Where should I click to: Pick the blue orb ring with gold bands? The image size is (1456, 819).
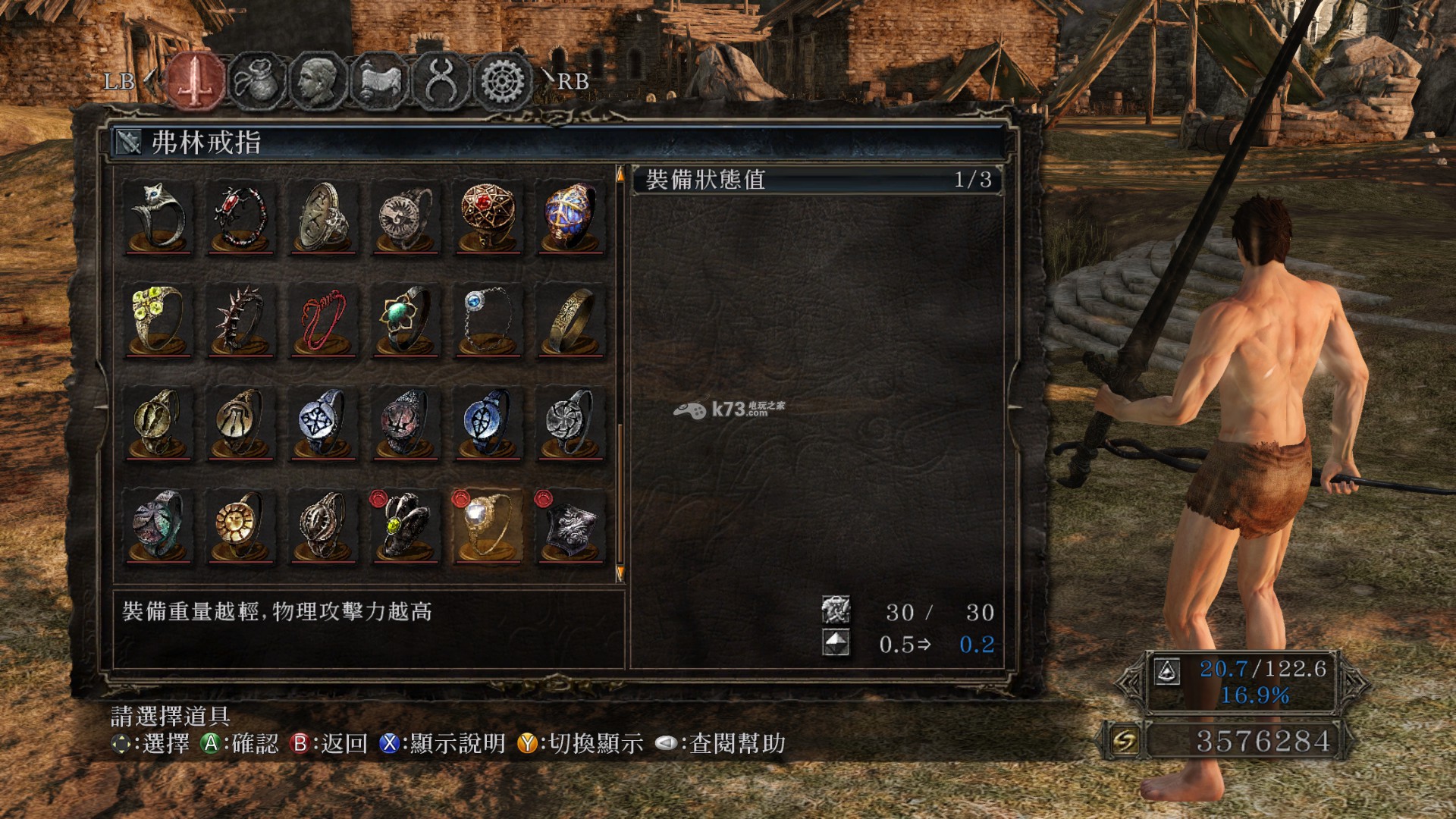pyautogui.click(x=570, y=218)
